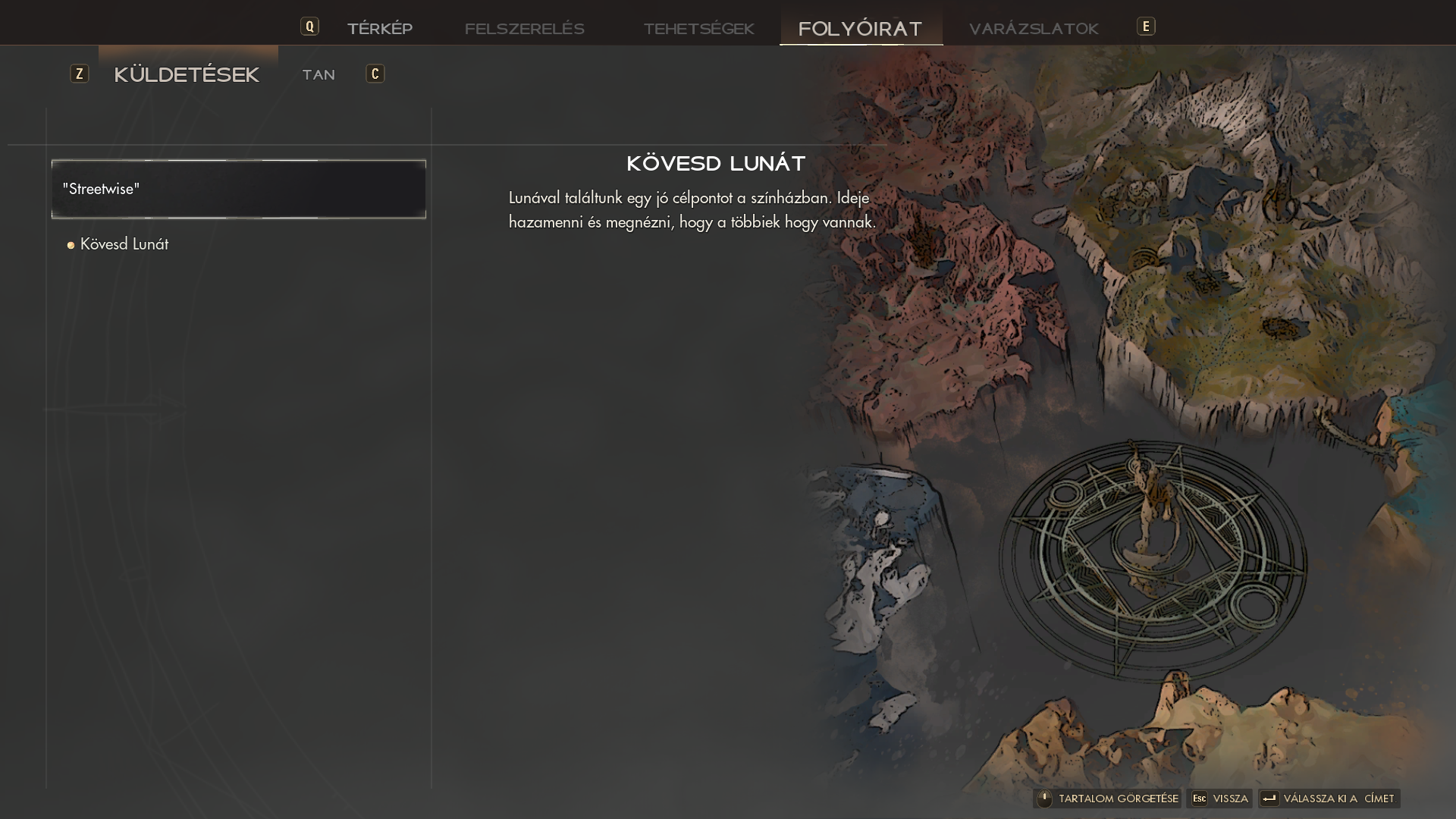Select the "Streetwise" quest entry
Viewport: 1456px width, 819px height.
click(x=238, y=189)
